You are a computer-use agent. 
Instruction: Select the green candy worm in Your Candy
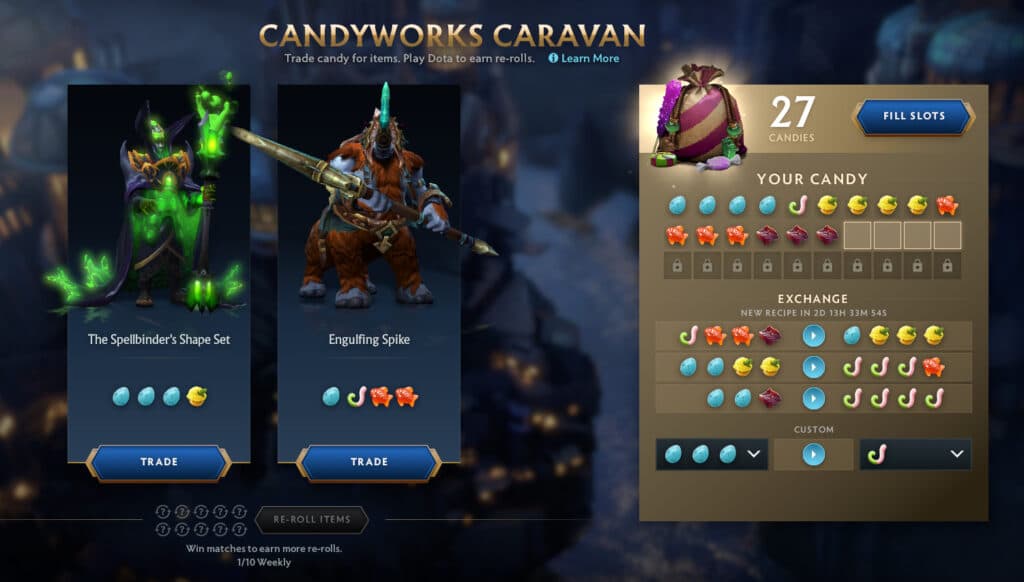tap(797, 205)
